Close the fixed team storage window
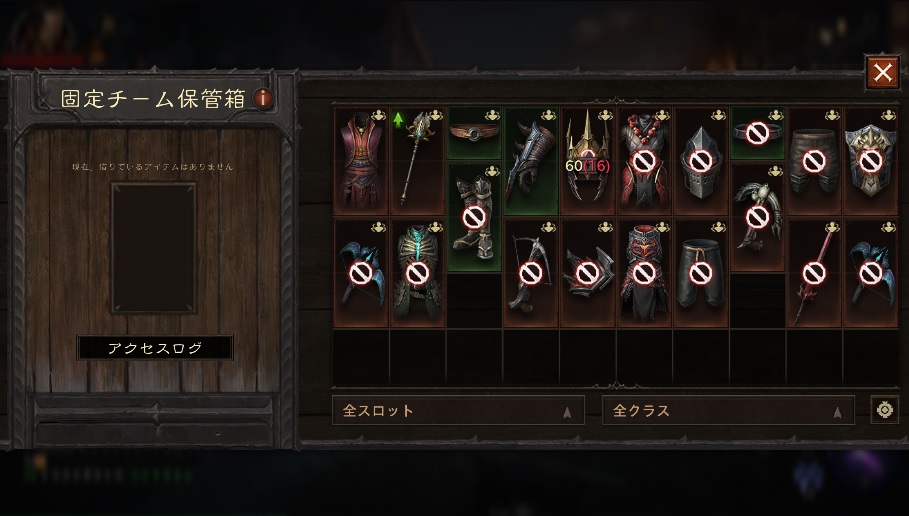 tap(881, 72)
